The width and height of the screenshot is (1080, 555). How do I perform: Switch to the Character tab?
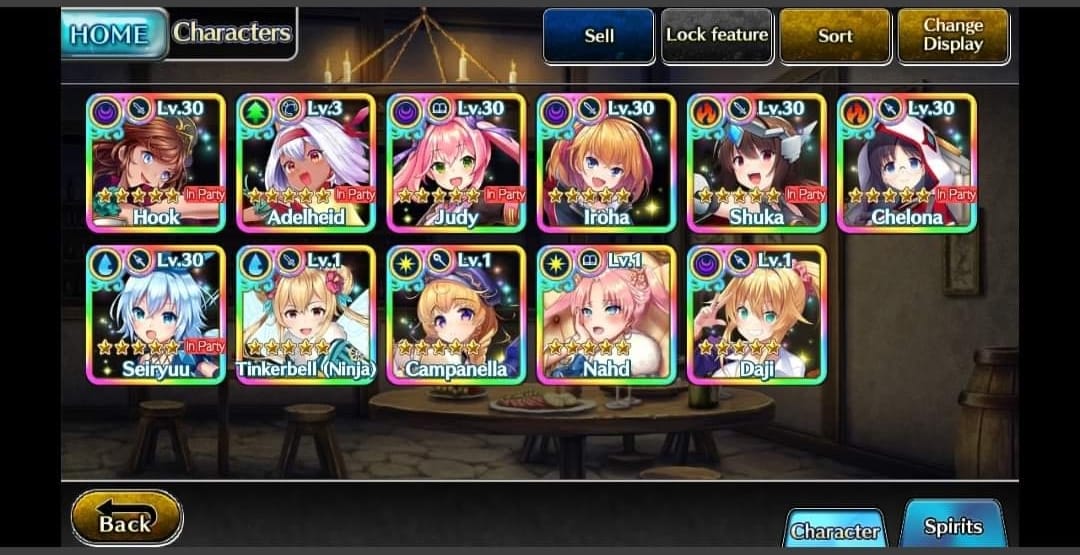click(836, 530)
